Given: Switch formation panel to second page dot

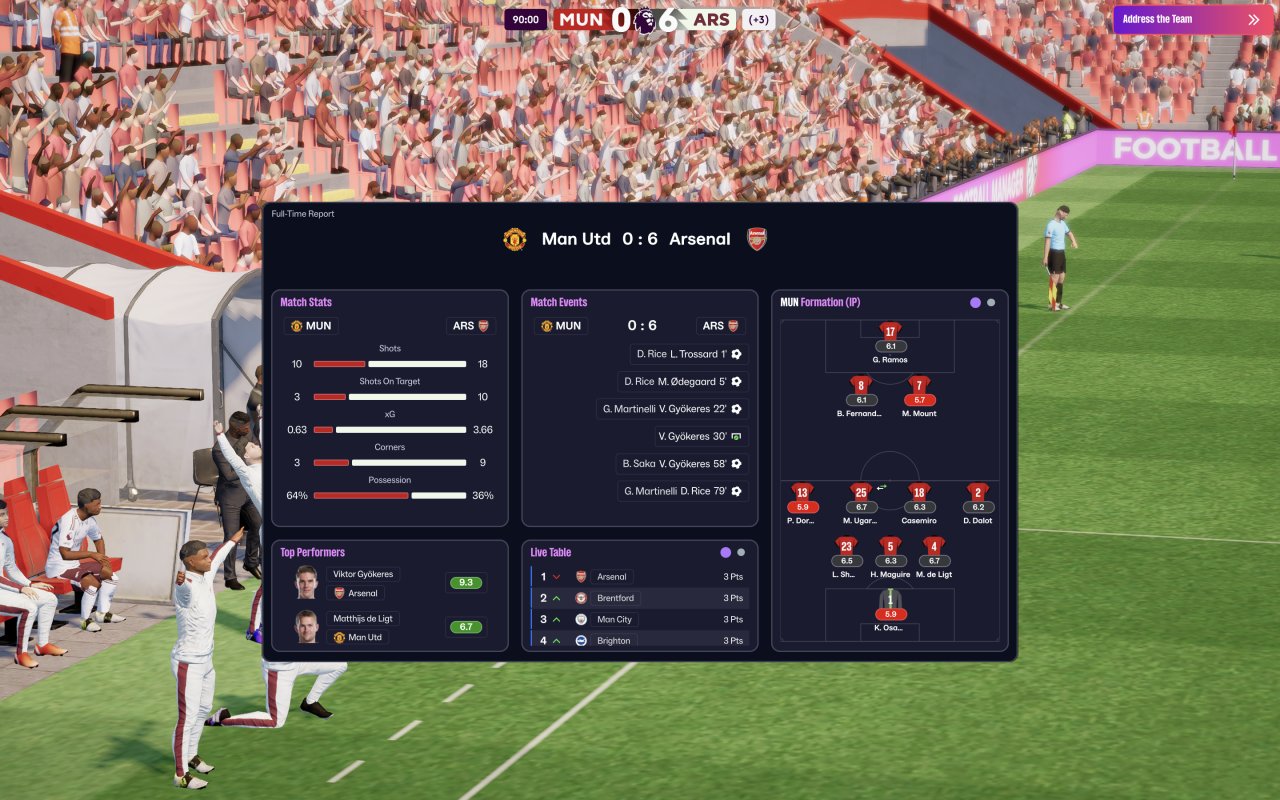Looking at the screenshot, I should (991, 302).
